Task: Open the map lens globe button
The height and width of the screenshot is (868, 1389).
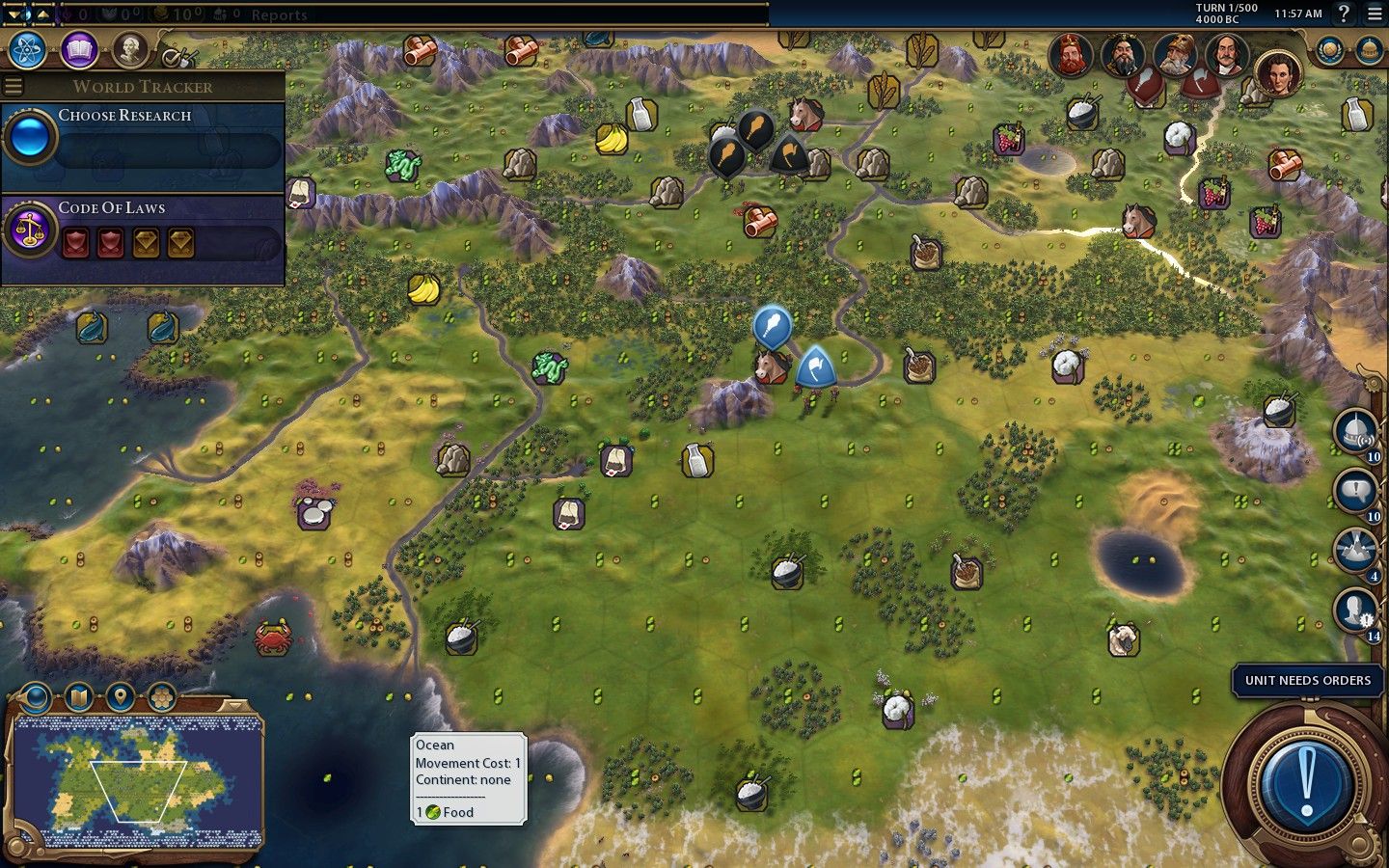Action: (36, 695)
